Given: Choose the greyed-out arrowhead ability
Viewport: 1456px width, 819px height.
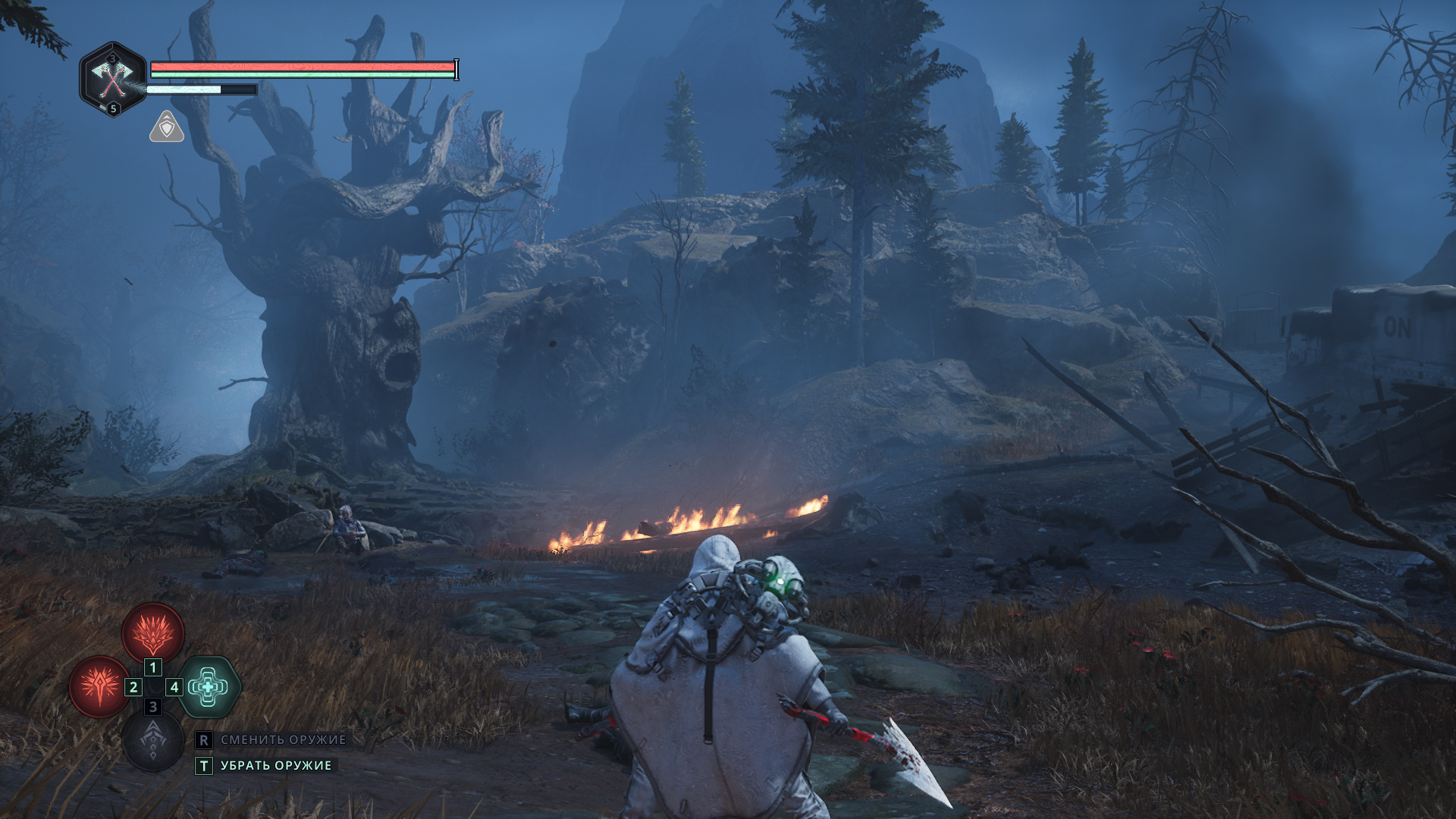Looking at the screenshot, I should [153, 740].
